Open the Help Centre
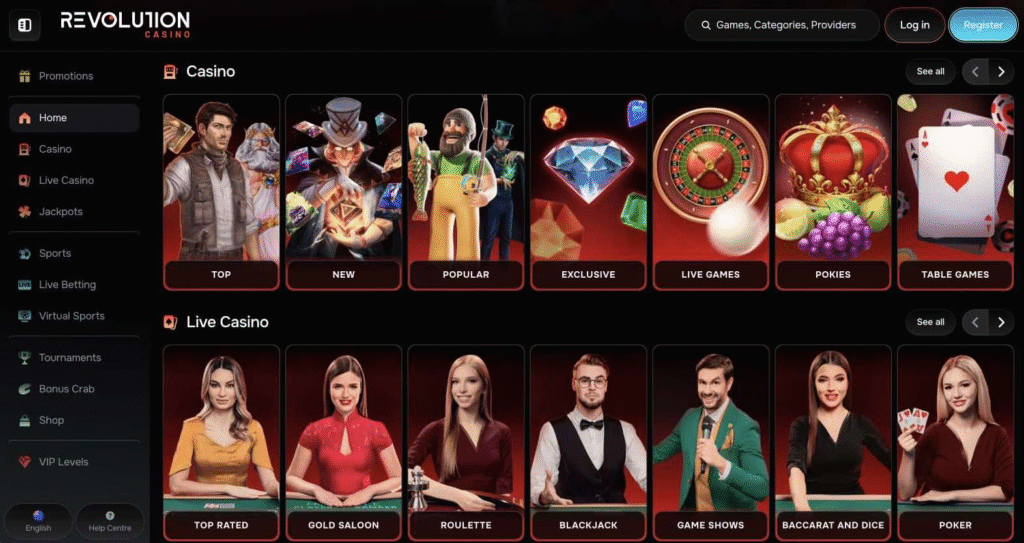 (110, 521)
